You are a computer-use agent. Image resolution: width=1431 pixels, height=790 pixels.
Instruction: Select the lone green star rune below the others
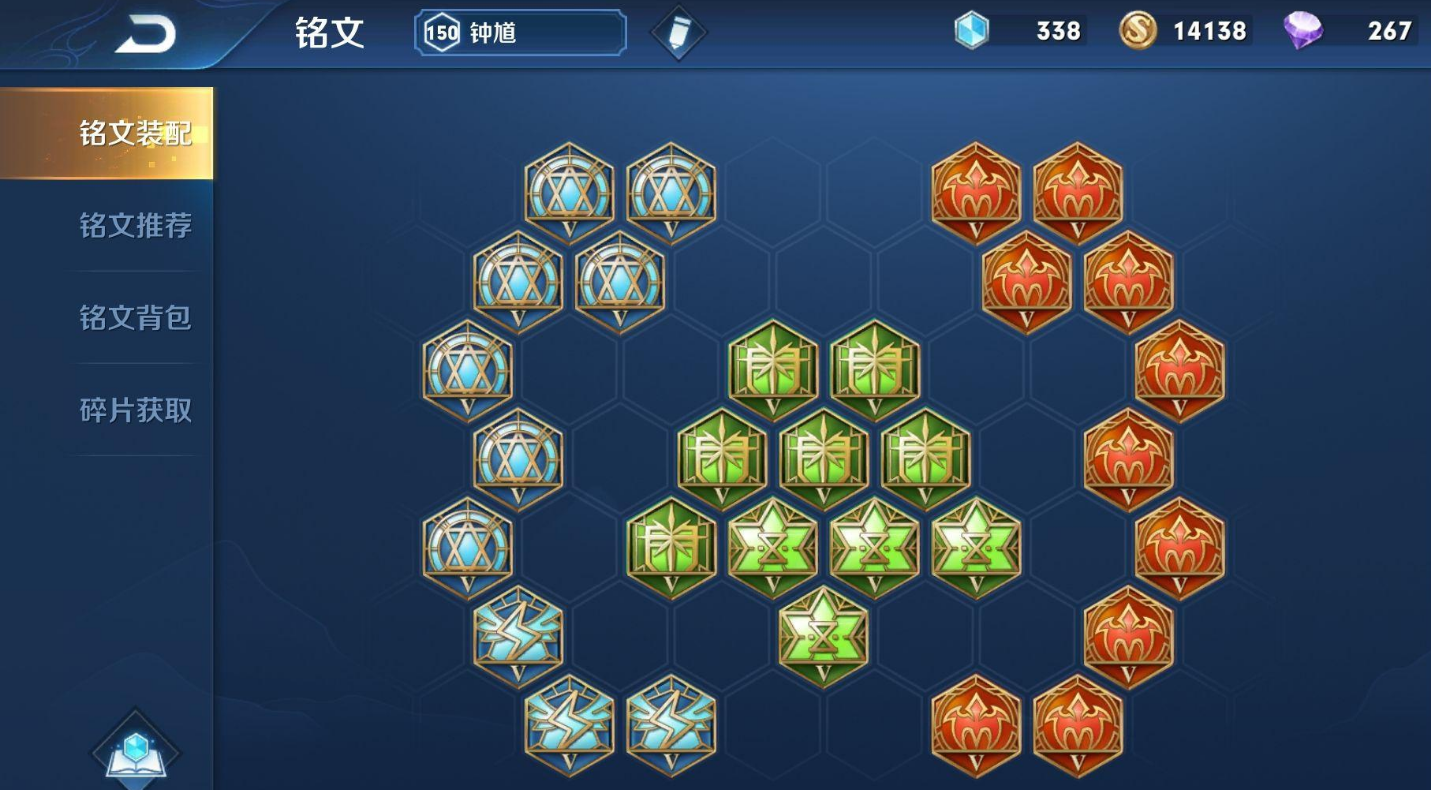[823, 635]
